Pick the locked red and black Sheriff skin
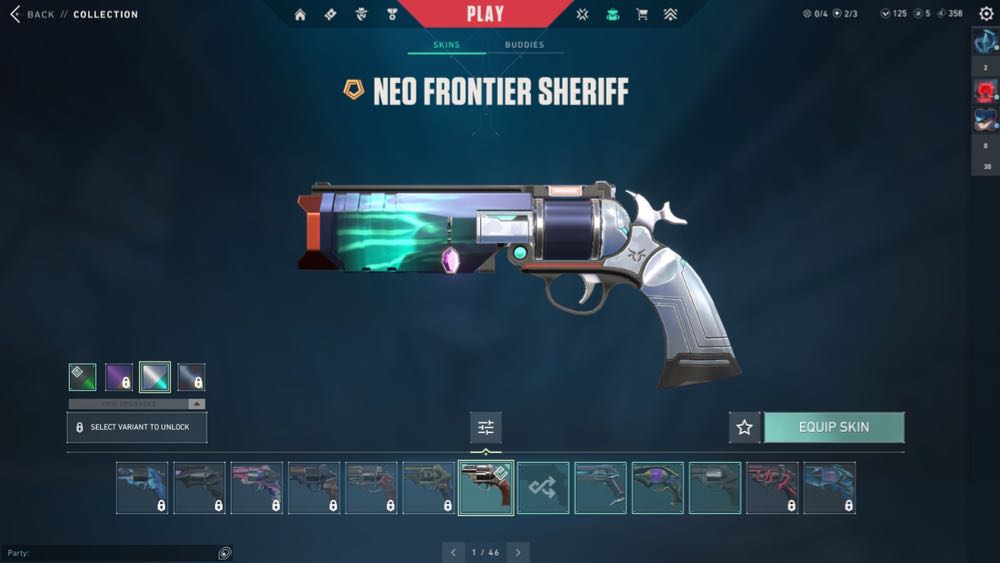 pyautogui.click(x=772, y=488)
